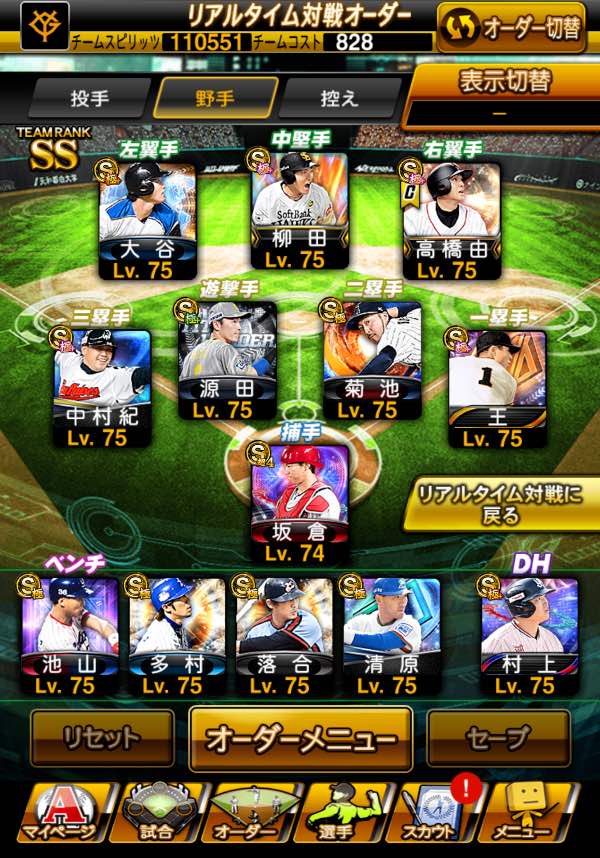600x858 pixels.
Task: Open the オーダーメニュー
Action: click(x=300, y=739)
